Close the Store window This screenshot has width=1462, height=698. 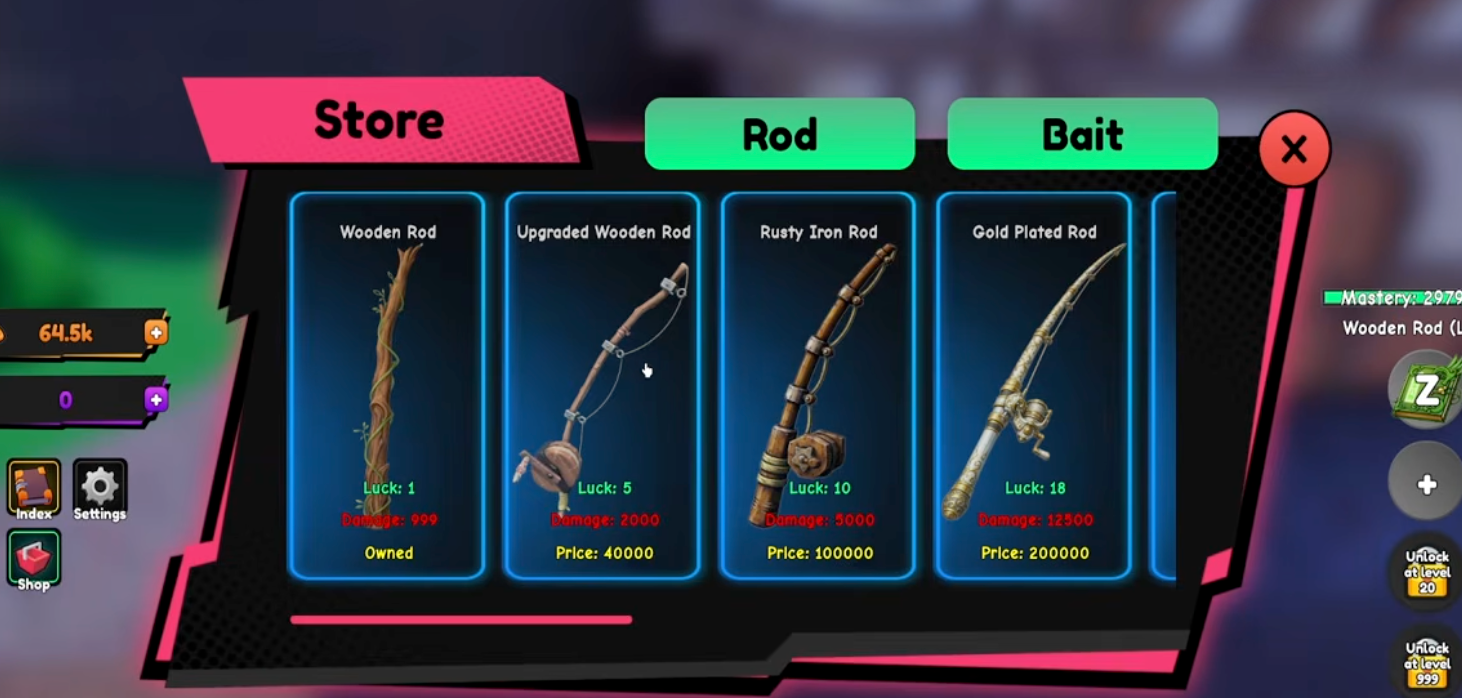(1294, 150)
